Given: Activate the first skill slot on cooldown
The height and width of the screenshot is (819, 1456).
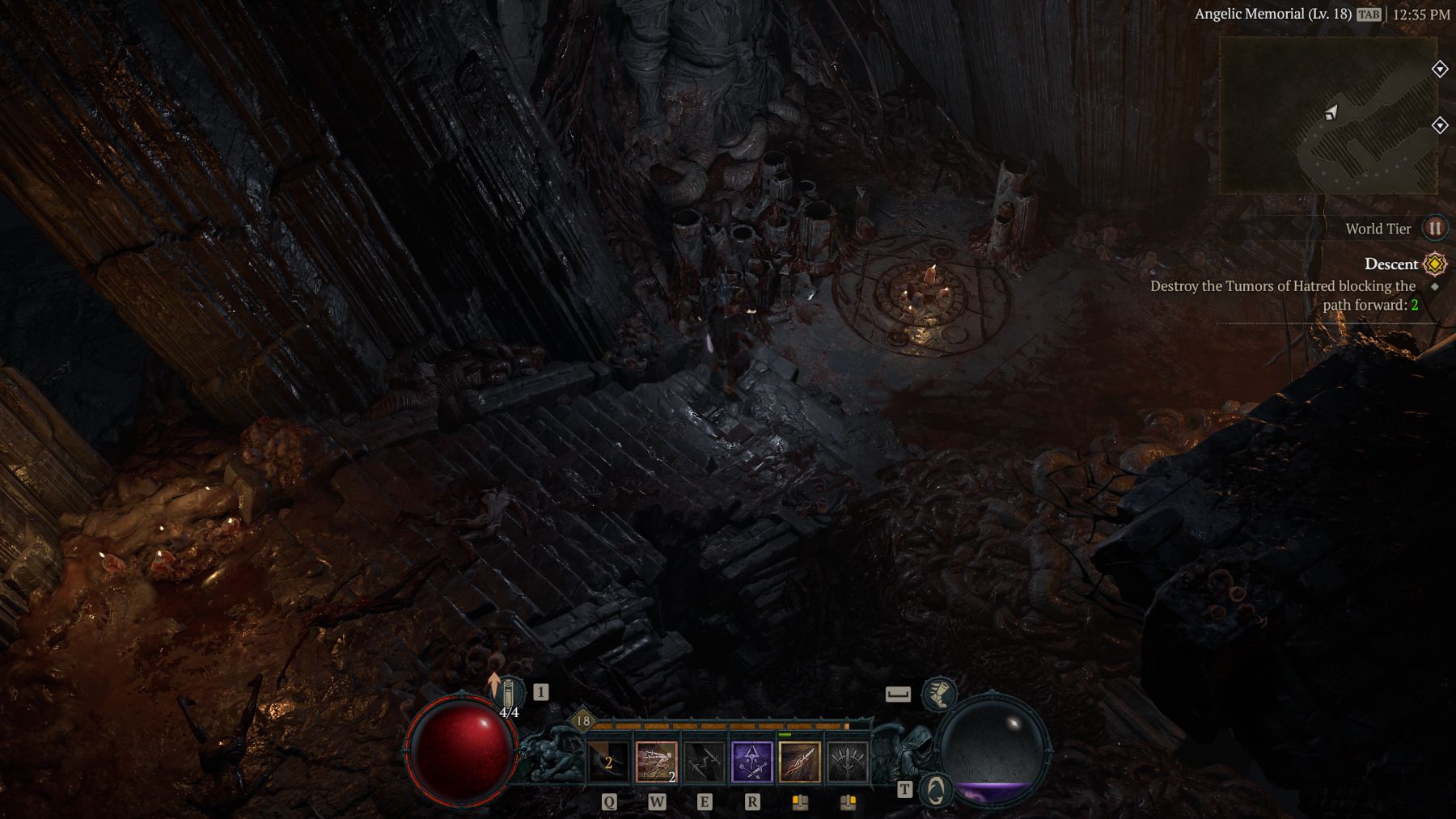Looking at the screenshot, I should point(608,762).
